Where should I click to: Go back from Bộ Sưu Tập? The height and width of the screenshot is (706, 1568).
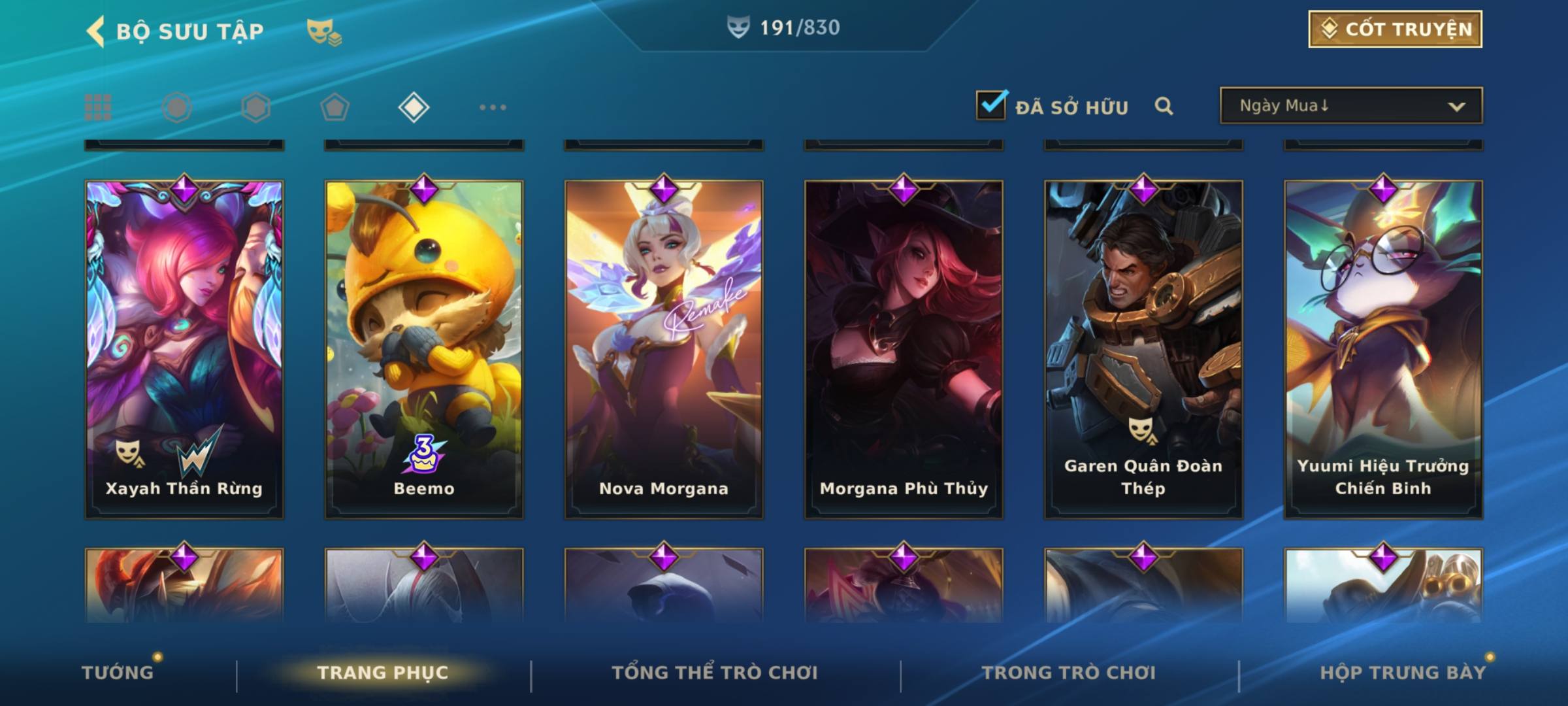pos(95,31)
